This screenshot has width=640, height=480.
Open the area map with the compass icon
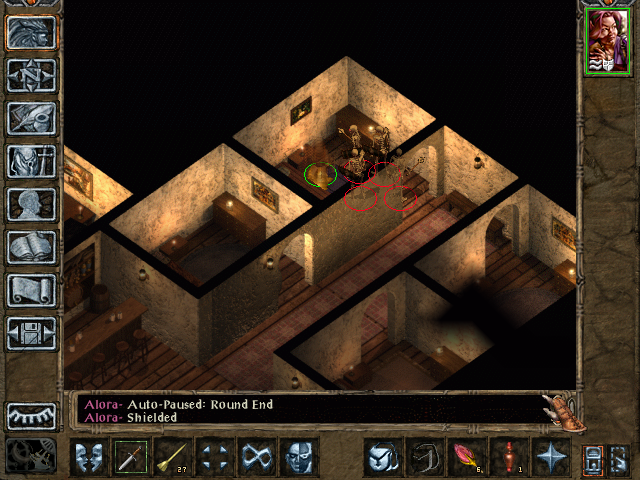pyautogui.click(x=31, y=75)
